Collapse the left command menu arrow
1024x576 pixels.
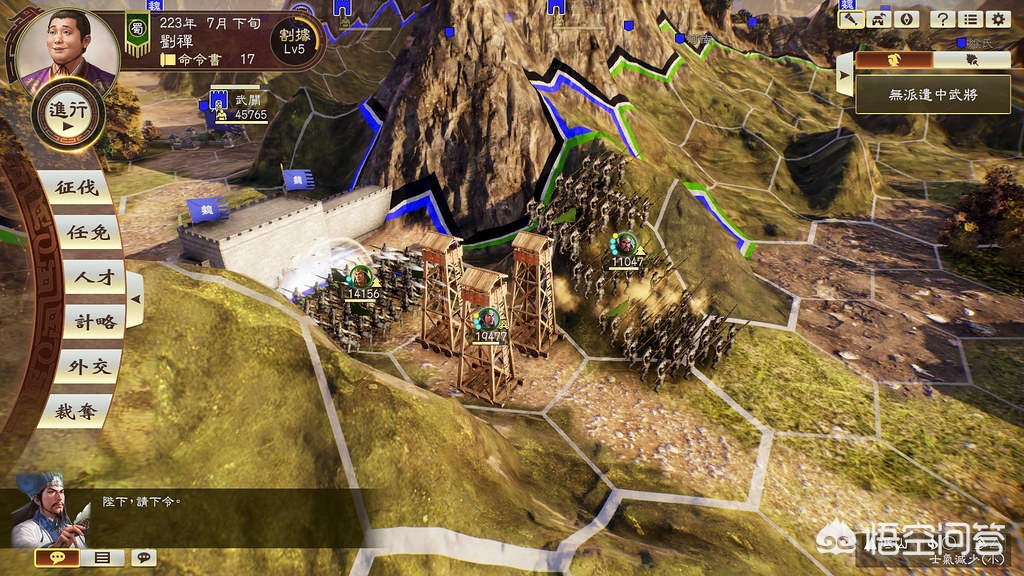point(137,299)
